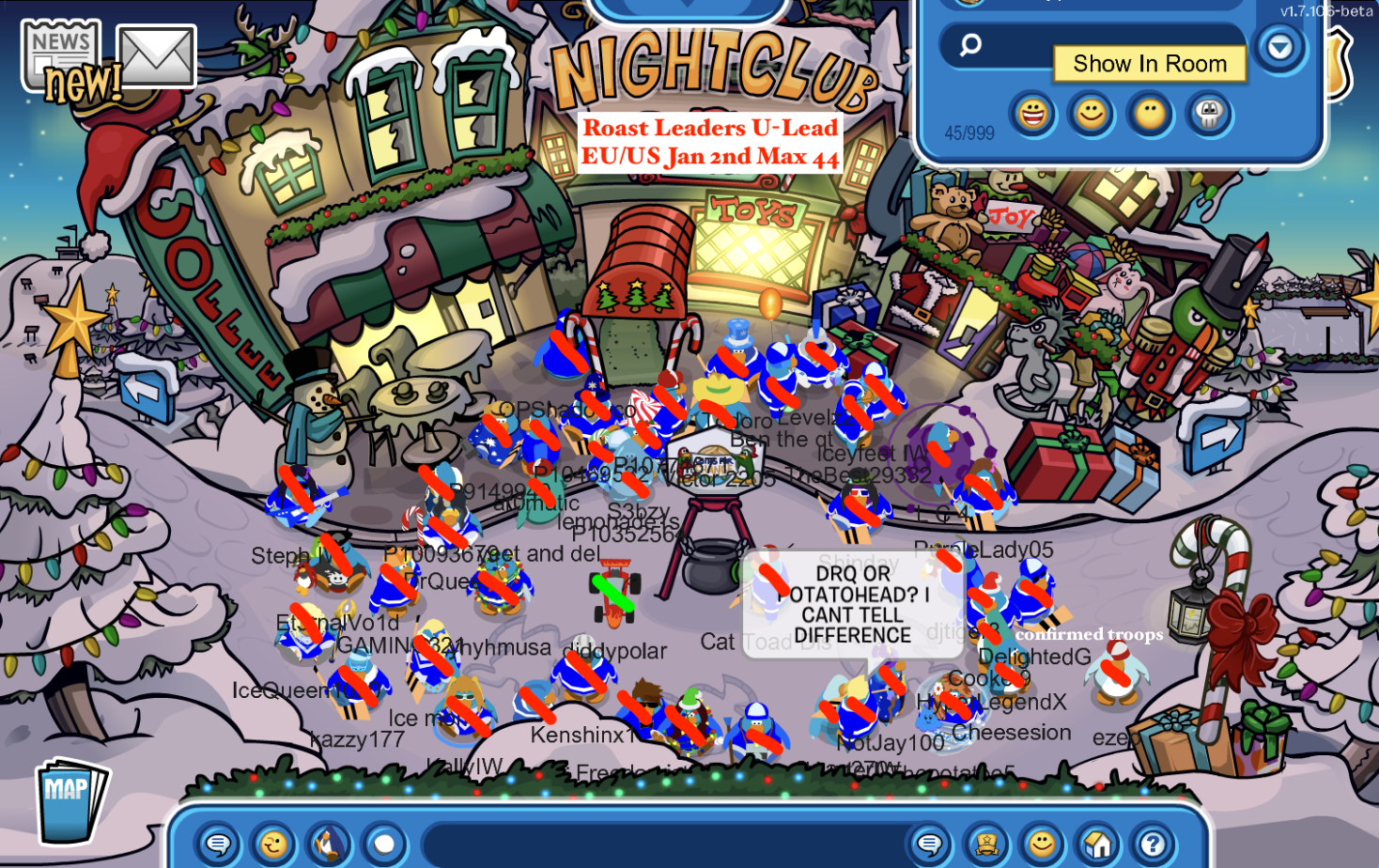Image resolution: width=1379 pixels, height=868 pixels.
Task: Open the winking face emote menu
Action: (x=273, y=845)
